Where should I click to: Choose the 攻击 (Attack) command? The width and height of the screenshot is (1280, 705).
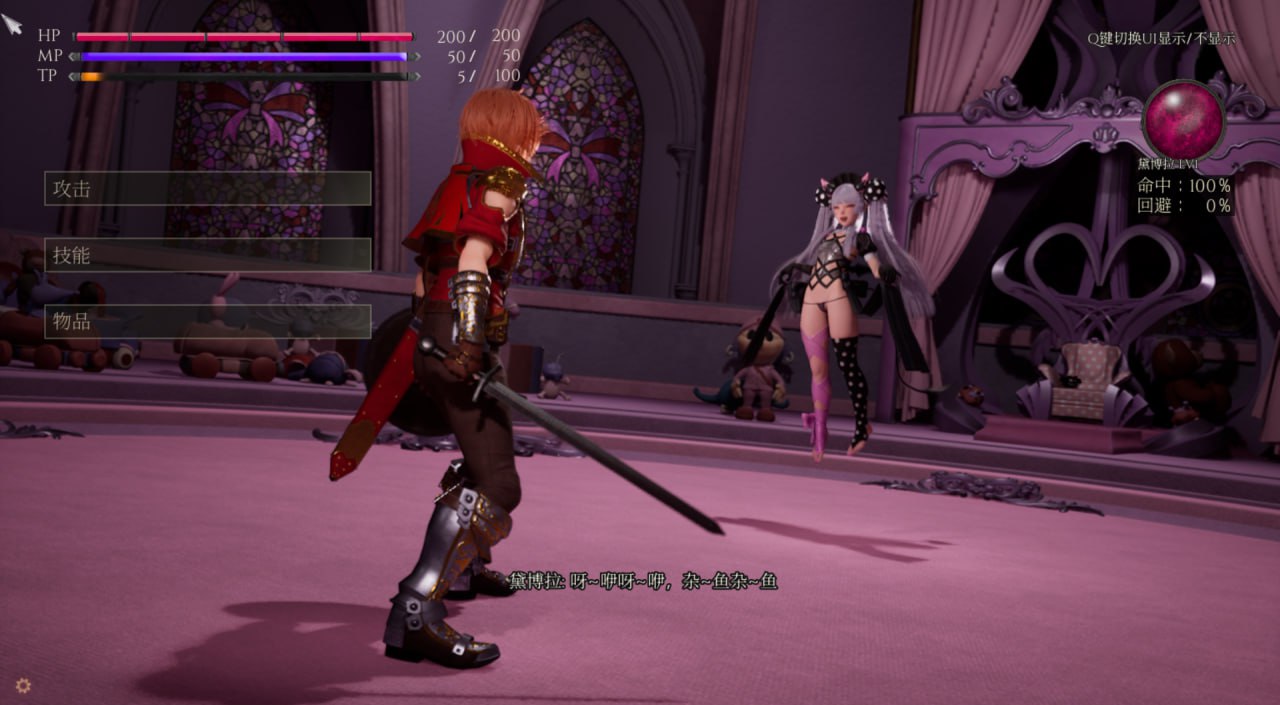click(x=207, y=188)
